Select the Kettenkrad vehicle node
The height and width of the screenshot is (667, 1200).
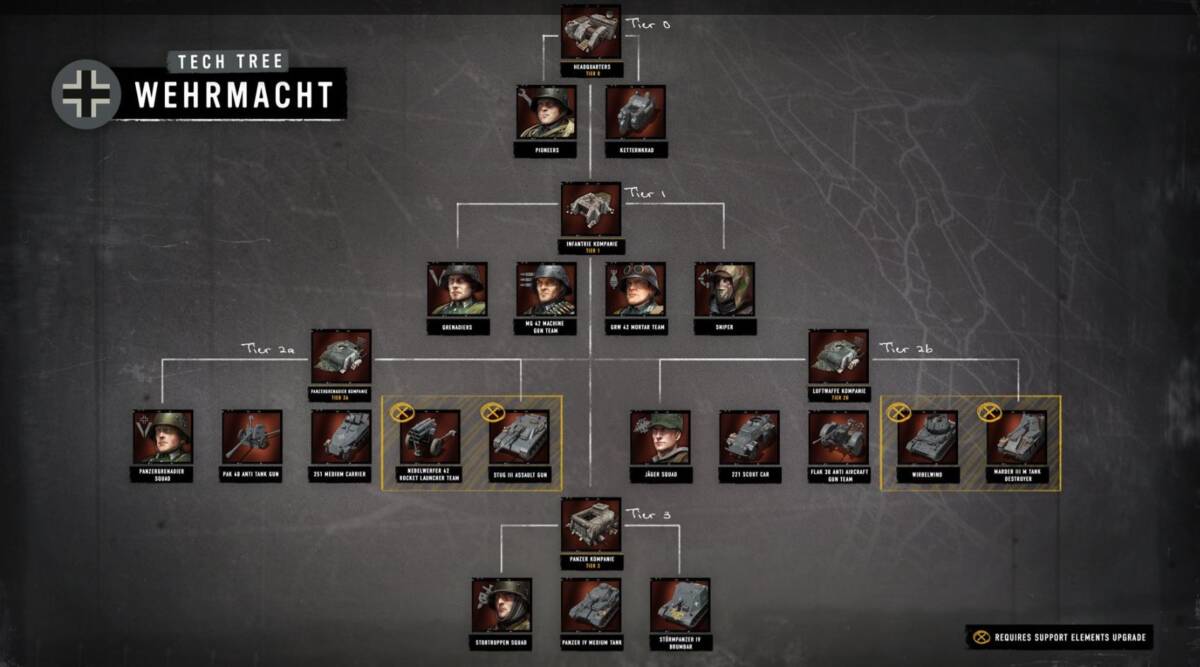click(x=636, y=112)
